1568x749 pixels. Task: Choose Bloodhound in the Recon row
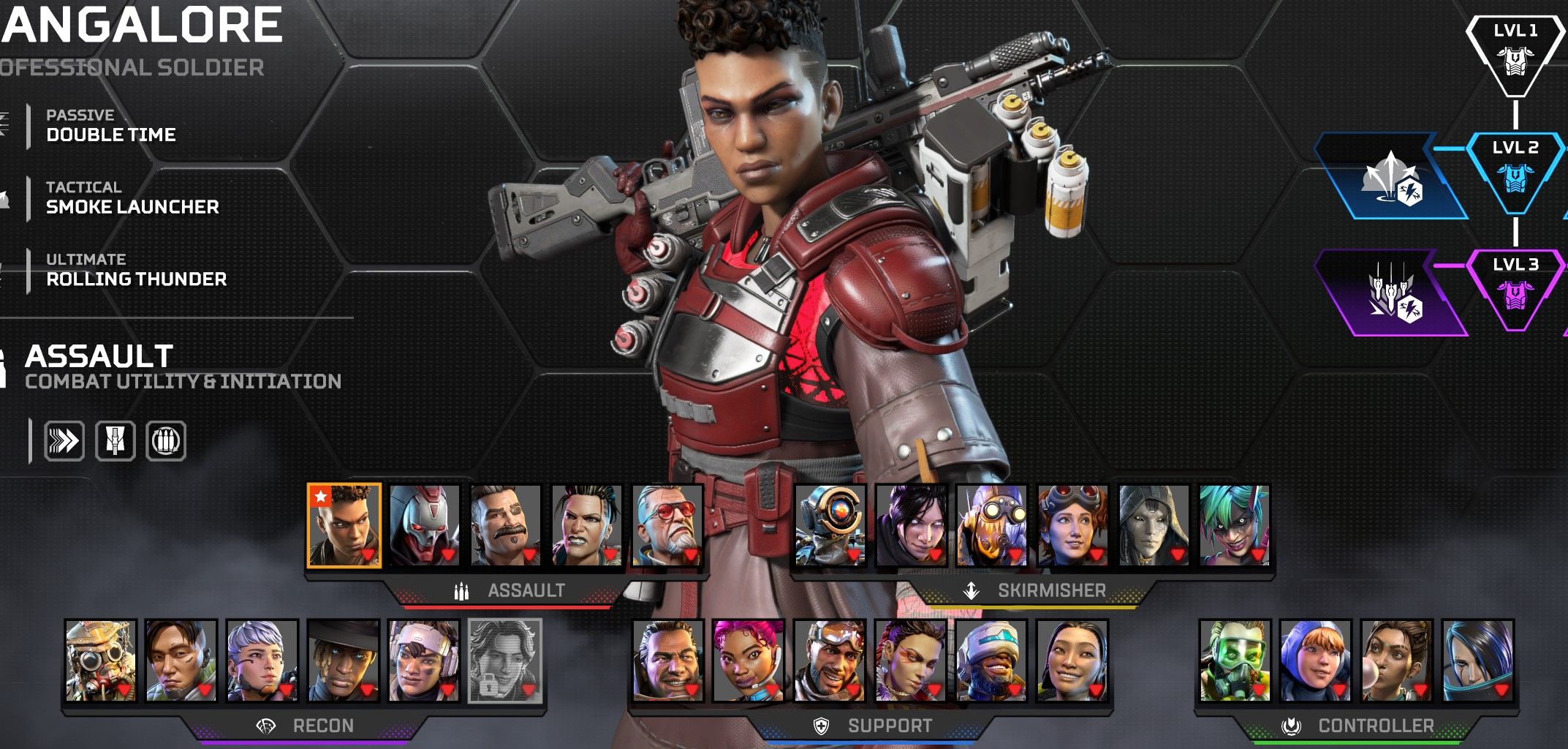click(101, 660)
